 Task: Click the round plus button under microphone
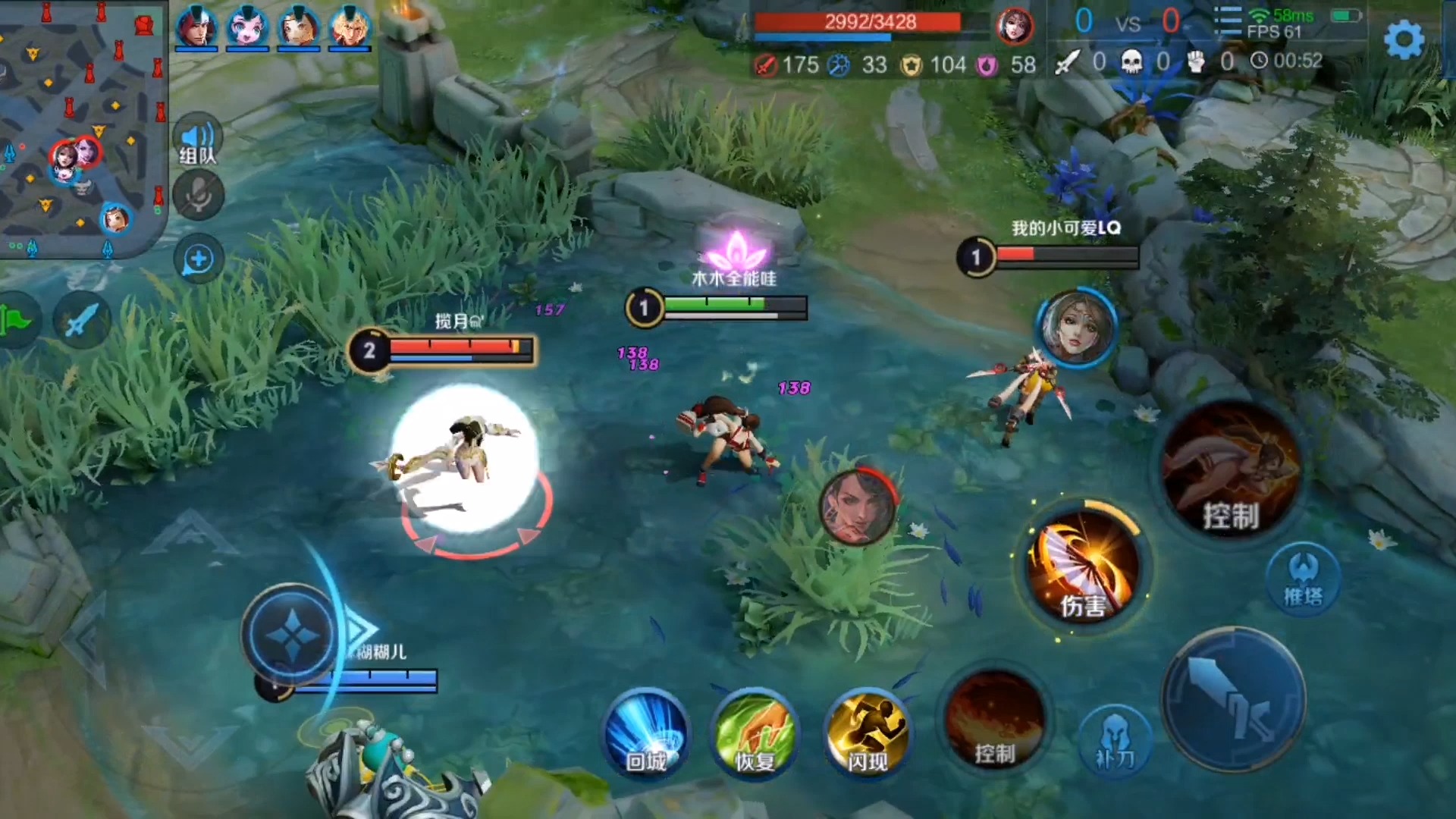(198, 259)
